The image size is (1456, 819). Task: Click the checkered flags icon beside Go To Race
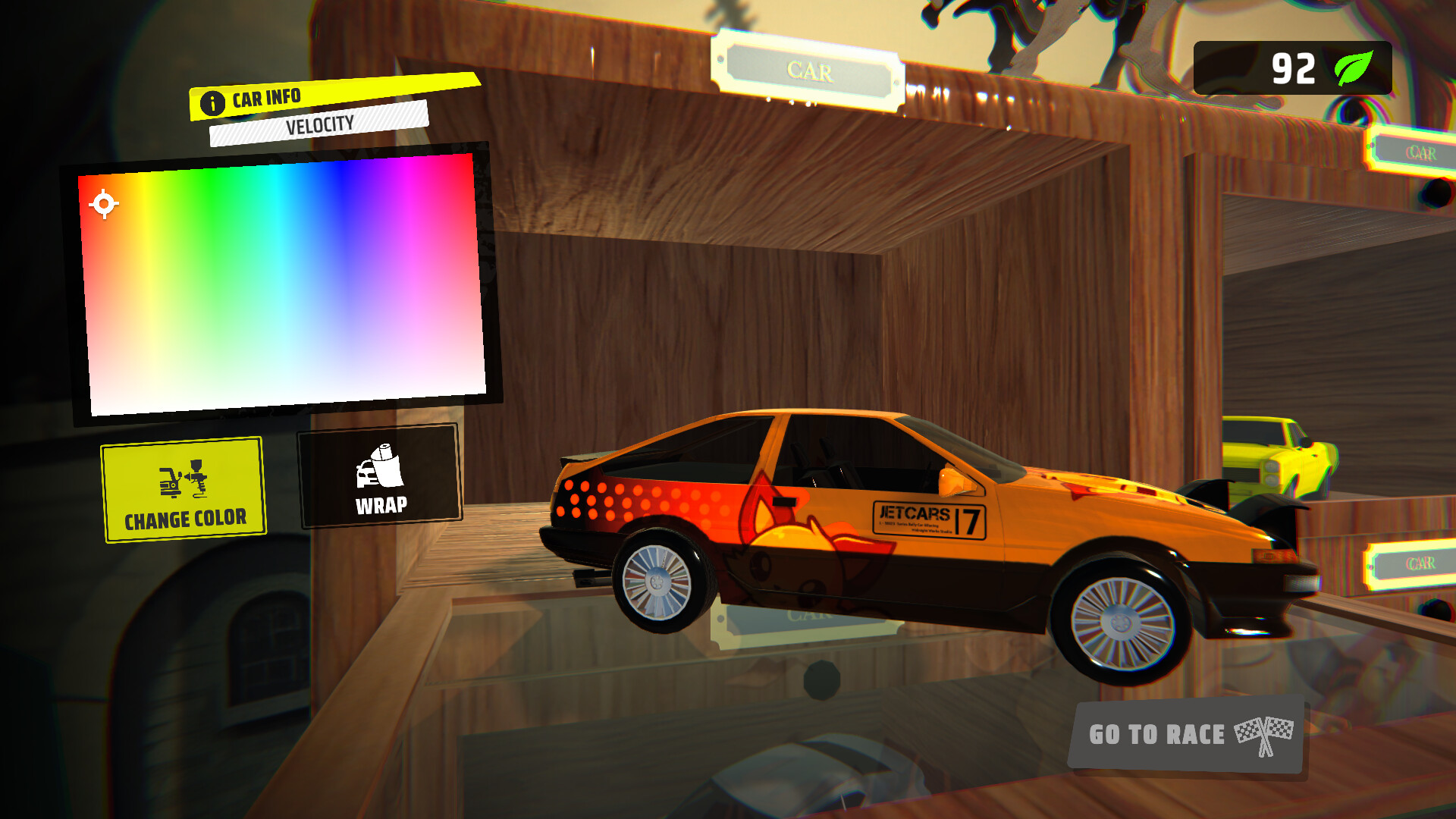[x=1263, y=733]
